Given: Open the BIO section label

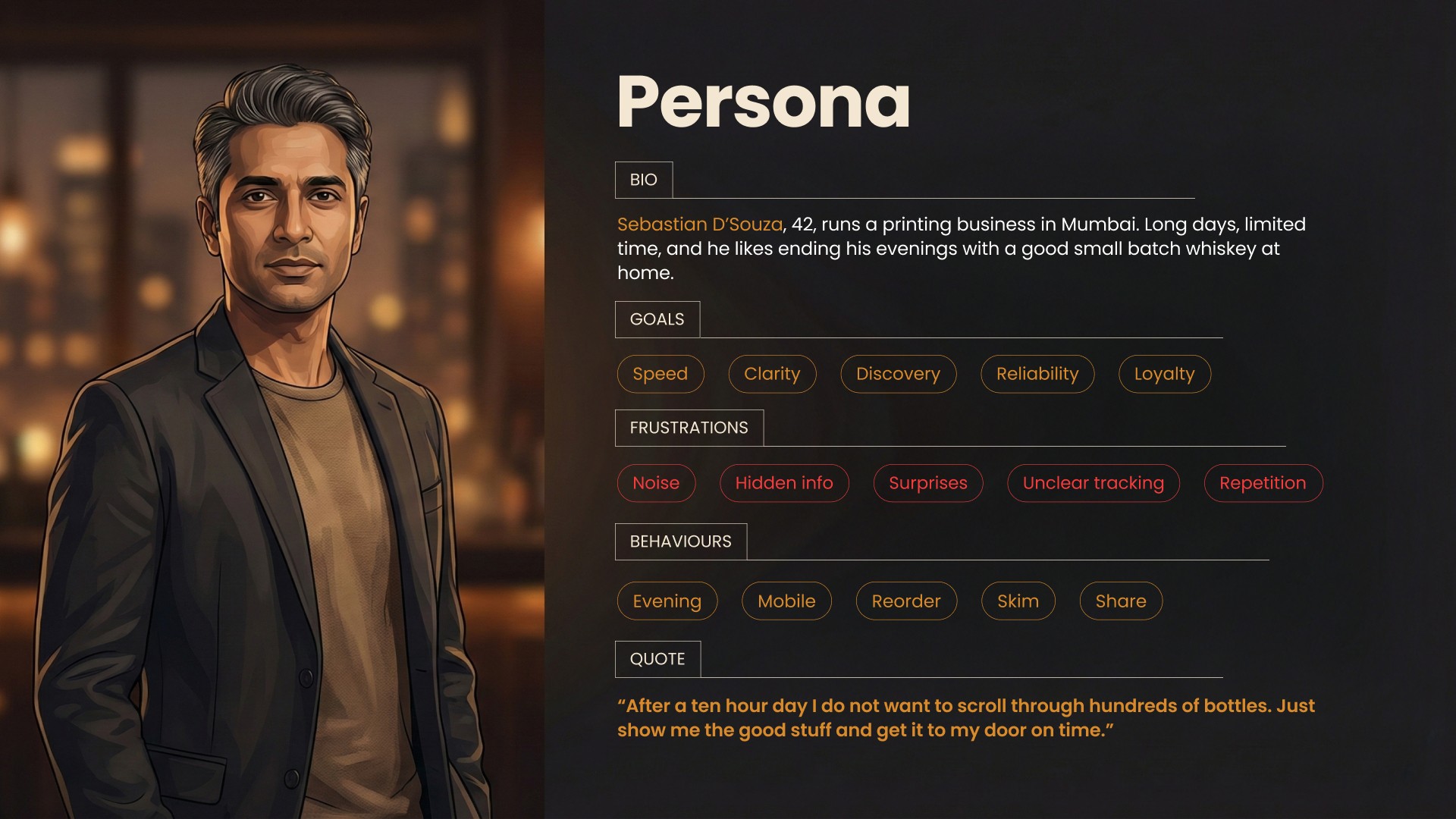Looking at the screenshot, I should coord(643,180).
